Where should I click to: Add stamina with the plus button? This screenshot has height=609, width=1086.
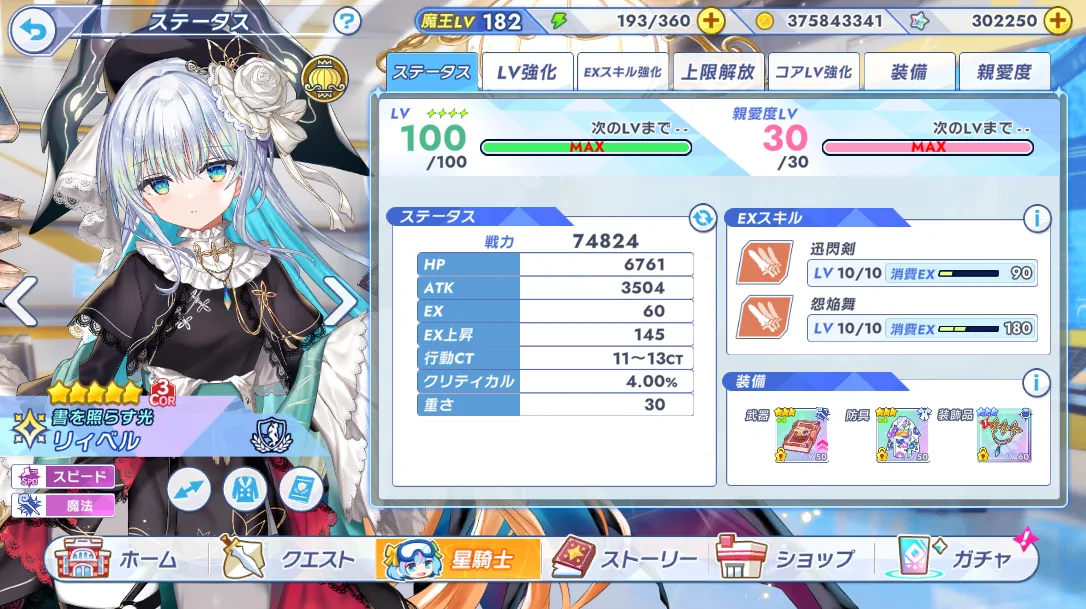pyautogui.click(x=710, y=21)
